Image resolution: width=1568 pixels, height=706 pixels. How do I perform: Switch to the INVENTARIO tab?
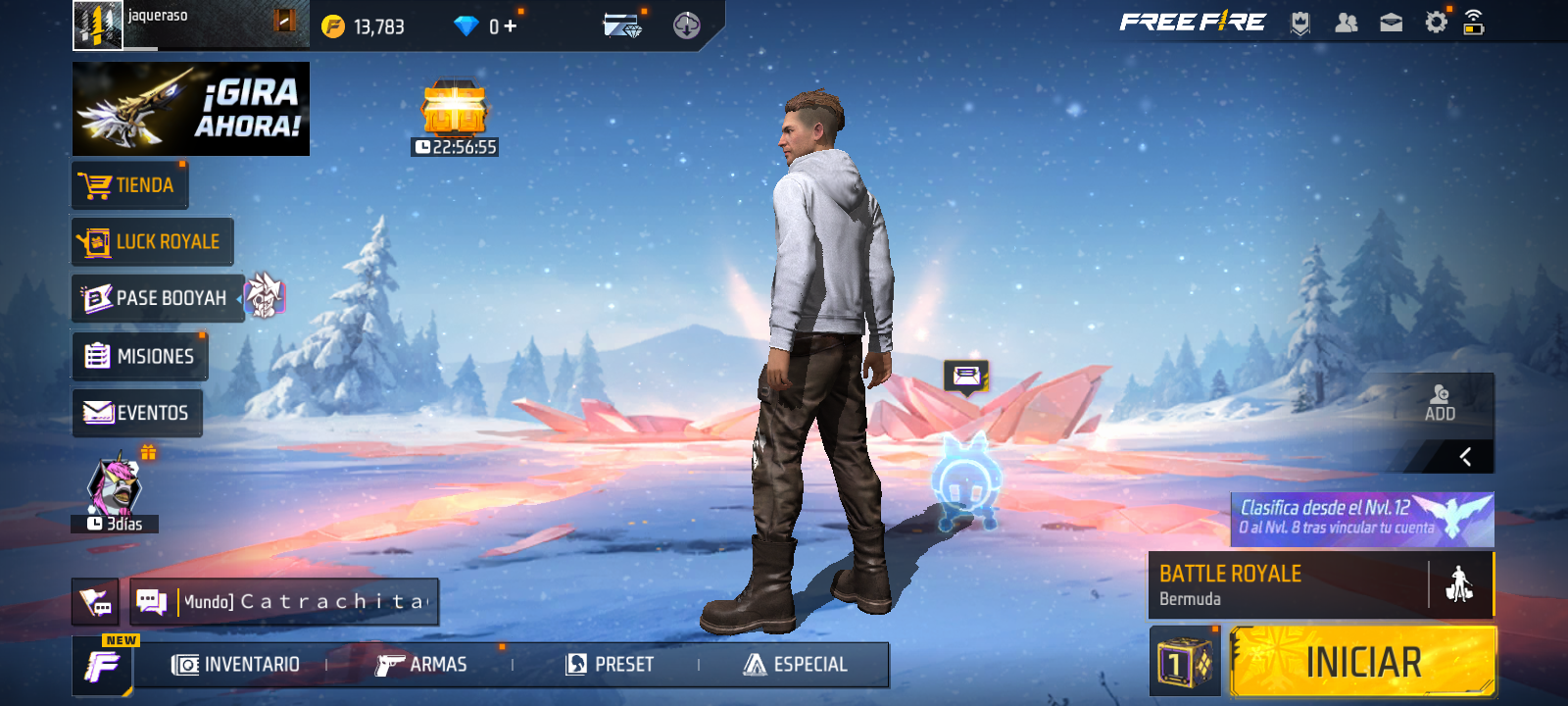tap(236, 665)
